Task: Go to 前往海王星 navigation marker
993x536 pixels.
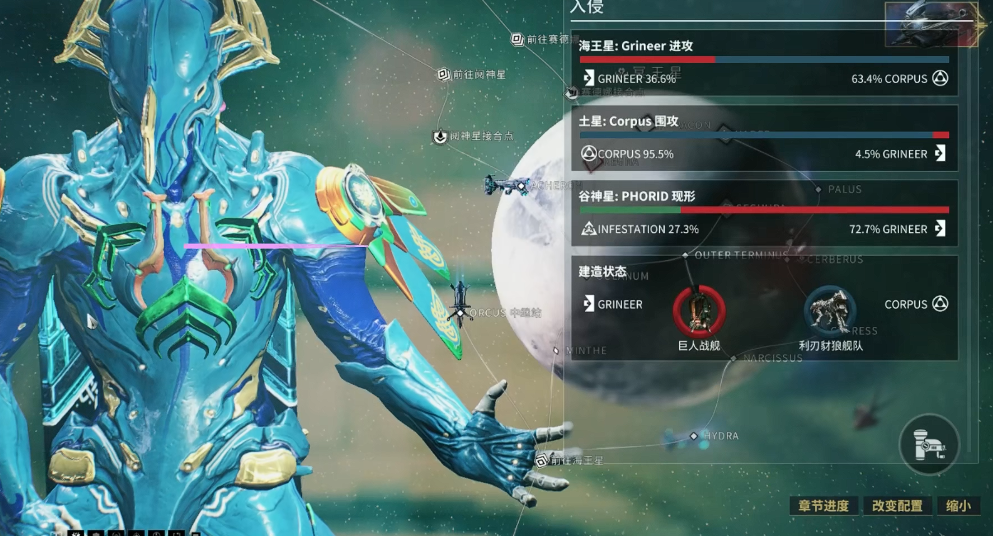Action: (542, 461)
